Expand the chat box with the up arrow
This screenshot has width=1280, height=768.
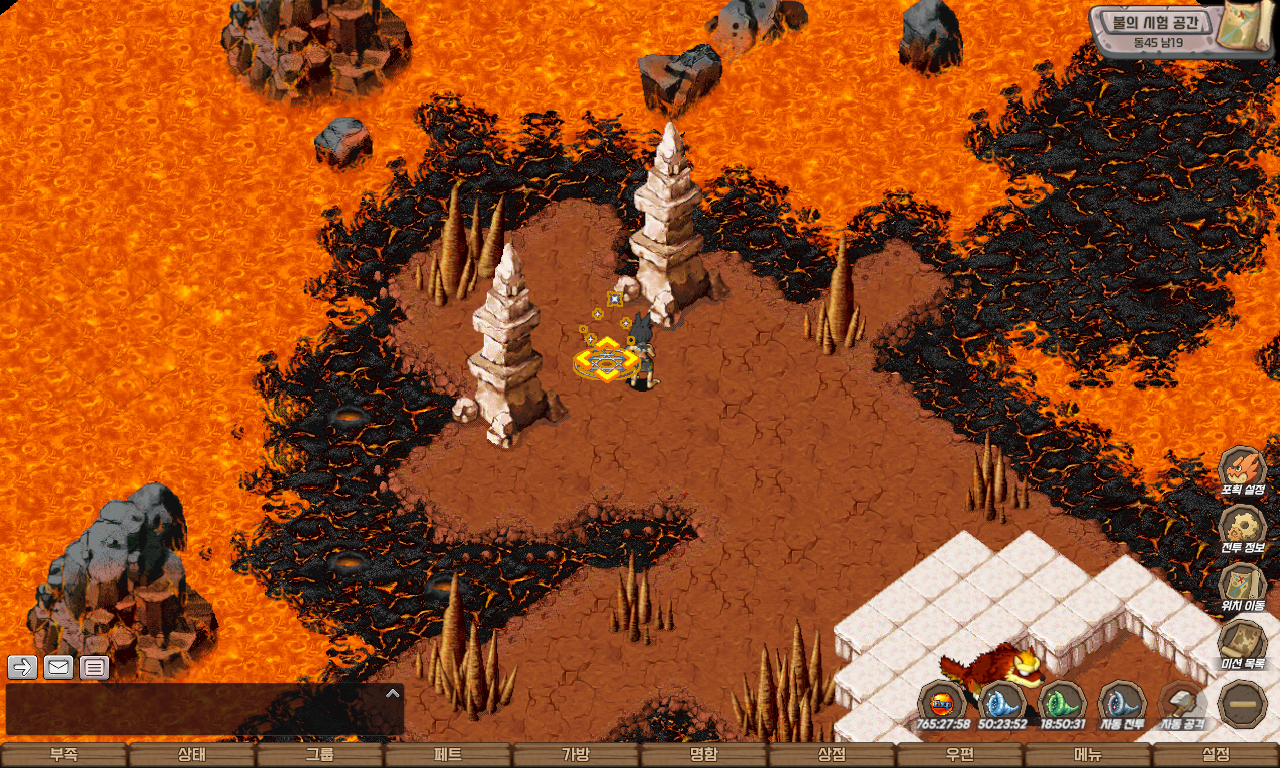393,692
